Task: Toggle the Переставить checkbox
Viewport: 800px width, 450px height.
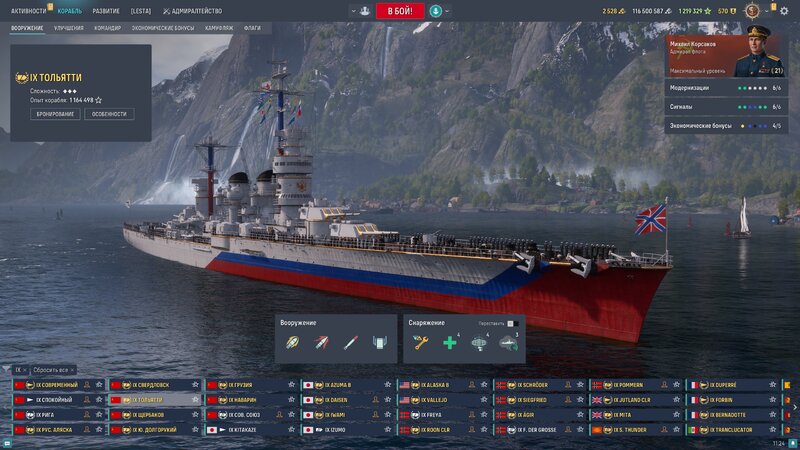Action: coord(510,323)
